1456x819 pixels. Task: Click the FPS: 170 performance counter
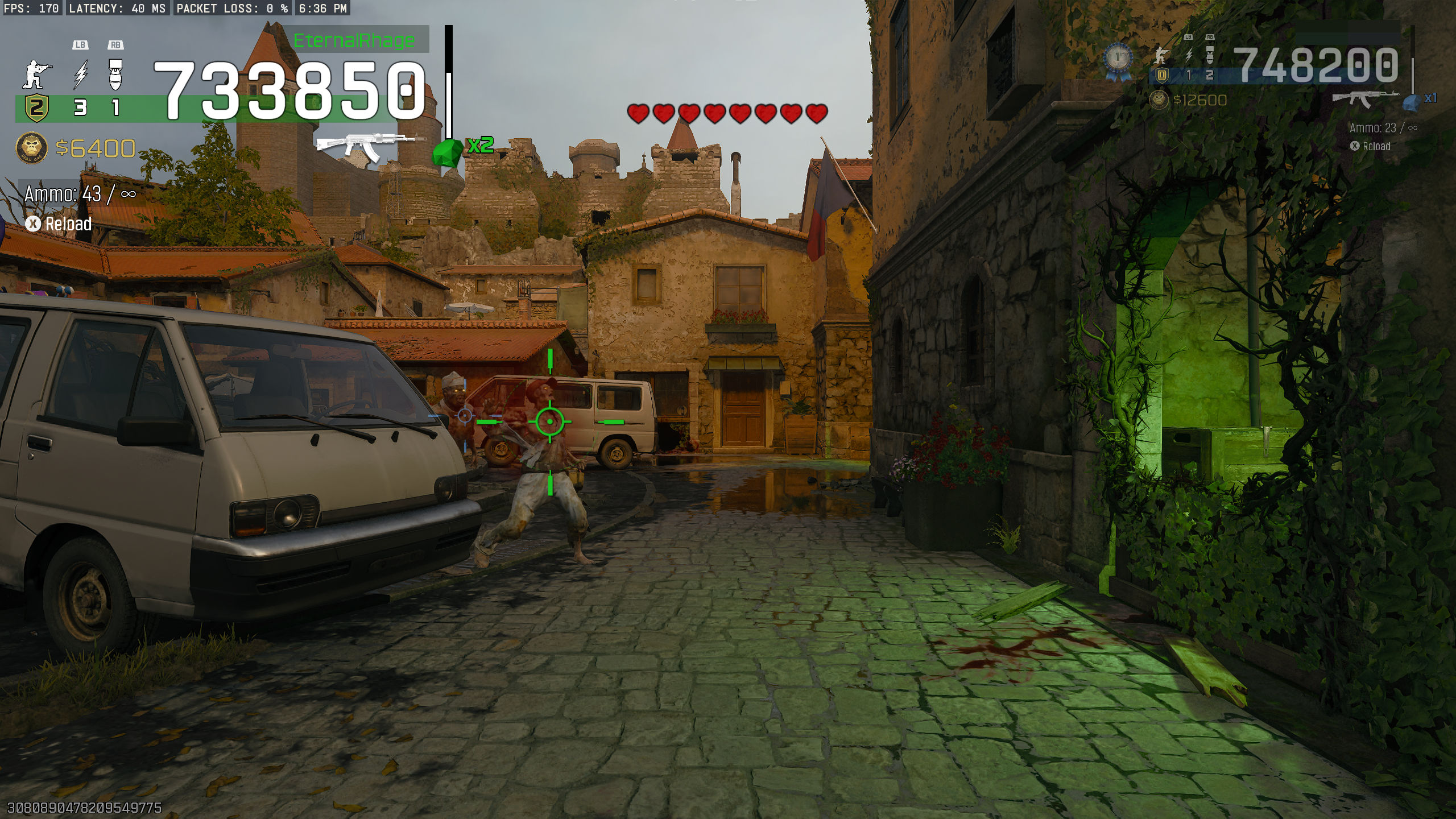click(x=31, y=8)
